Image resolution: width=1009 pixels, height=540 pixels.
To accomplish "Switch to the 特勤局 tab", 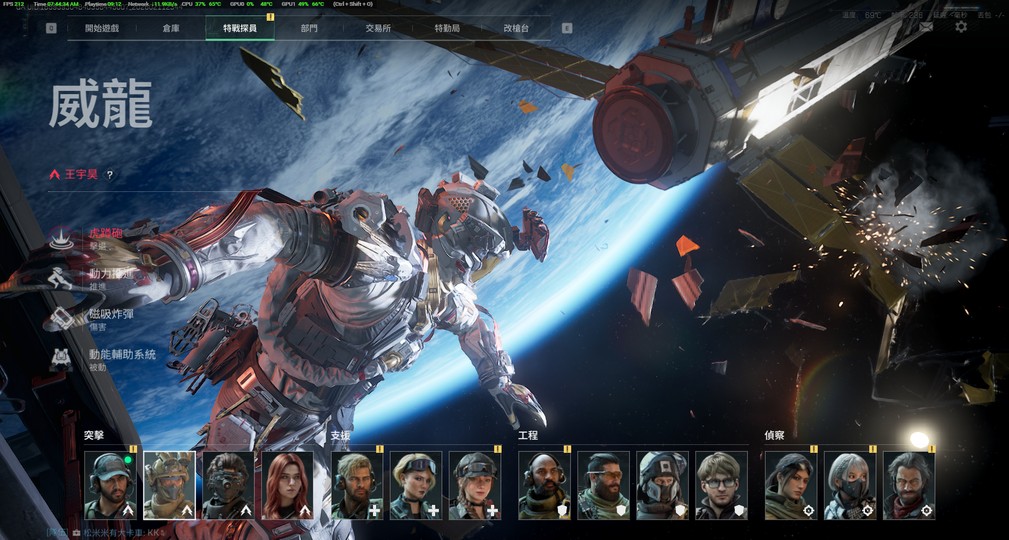I will tap(447, 28).
